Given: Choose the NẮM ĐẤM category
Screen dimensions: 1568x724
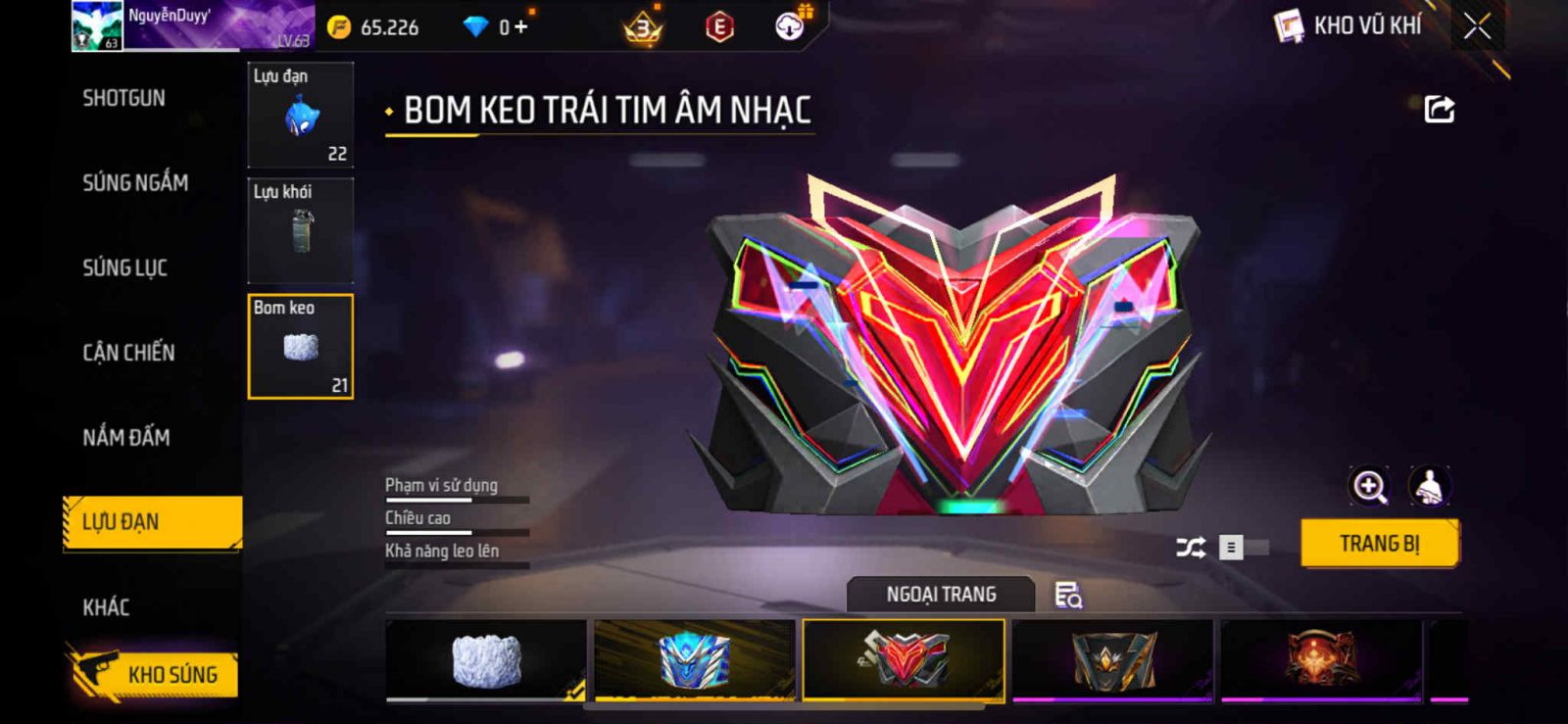Looking at the screenshot, I should (126, 437).
